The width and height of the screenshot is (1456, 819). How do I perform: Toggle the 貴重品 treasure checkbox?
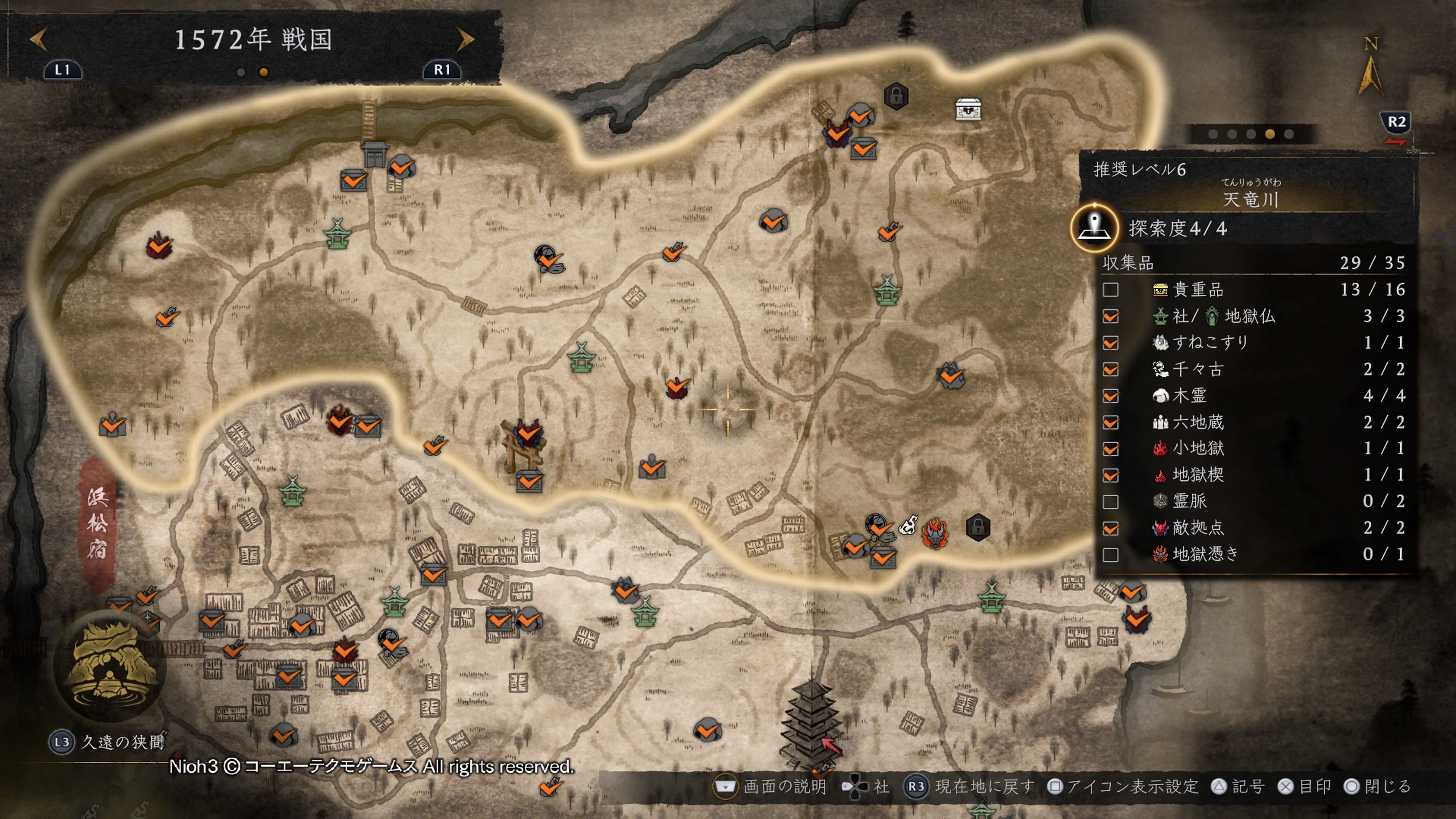pyautogui.click(x=1110, y=290)
